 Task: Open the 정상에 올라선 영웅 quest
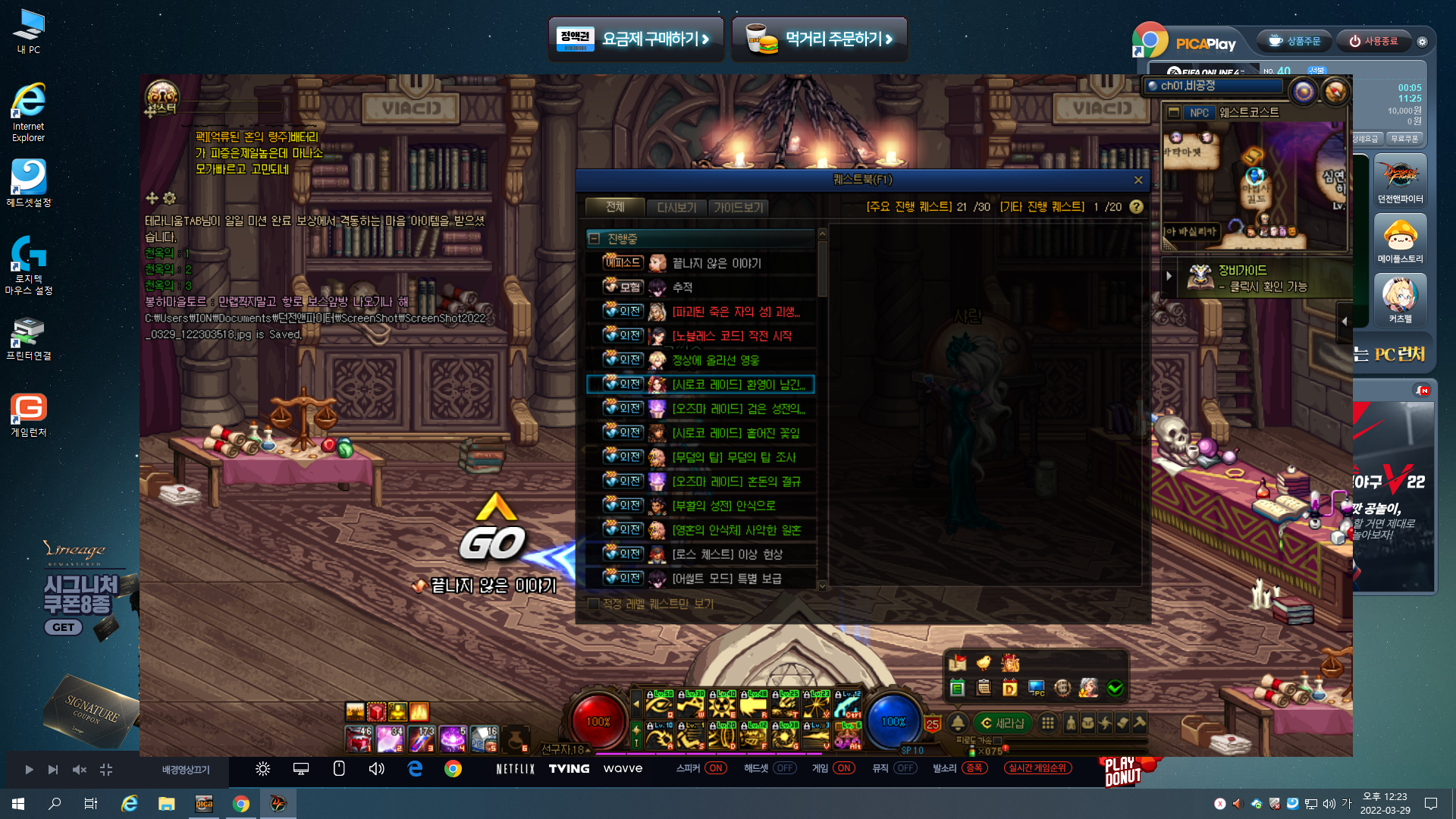click(715, 360)
